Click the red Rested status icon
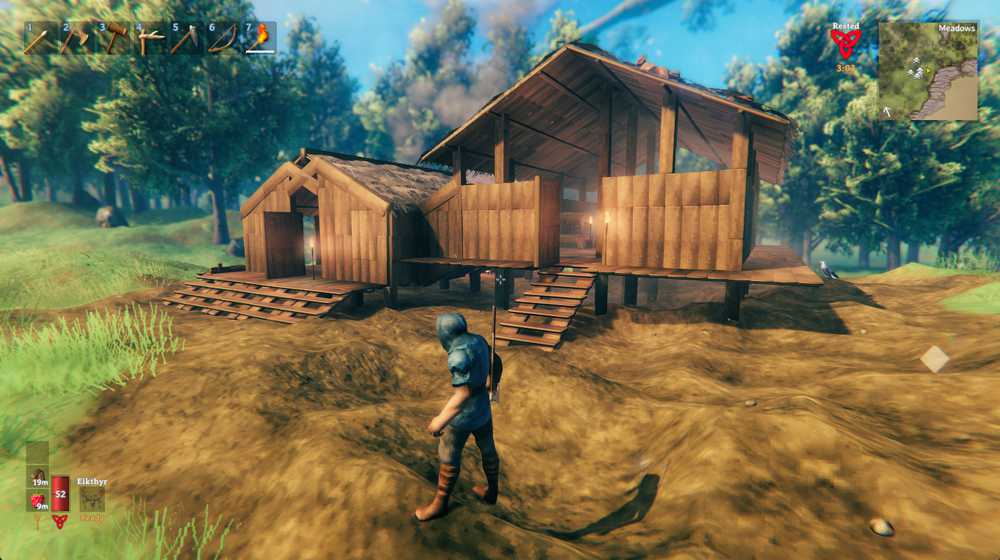The width and height of the screenshot is (1000, 560). (x=845, y=43)
